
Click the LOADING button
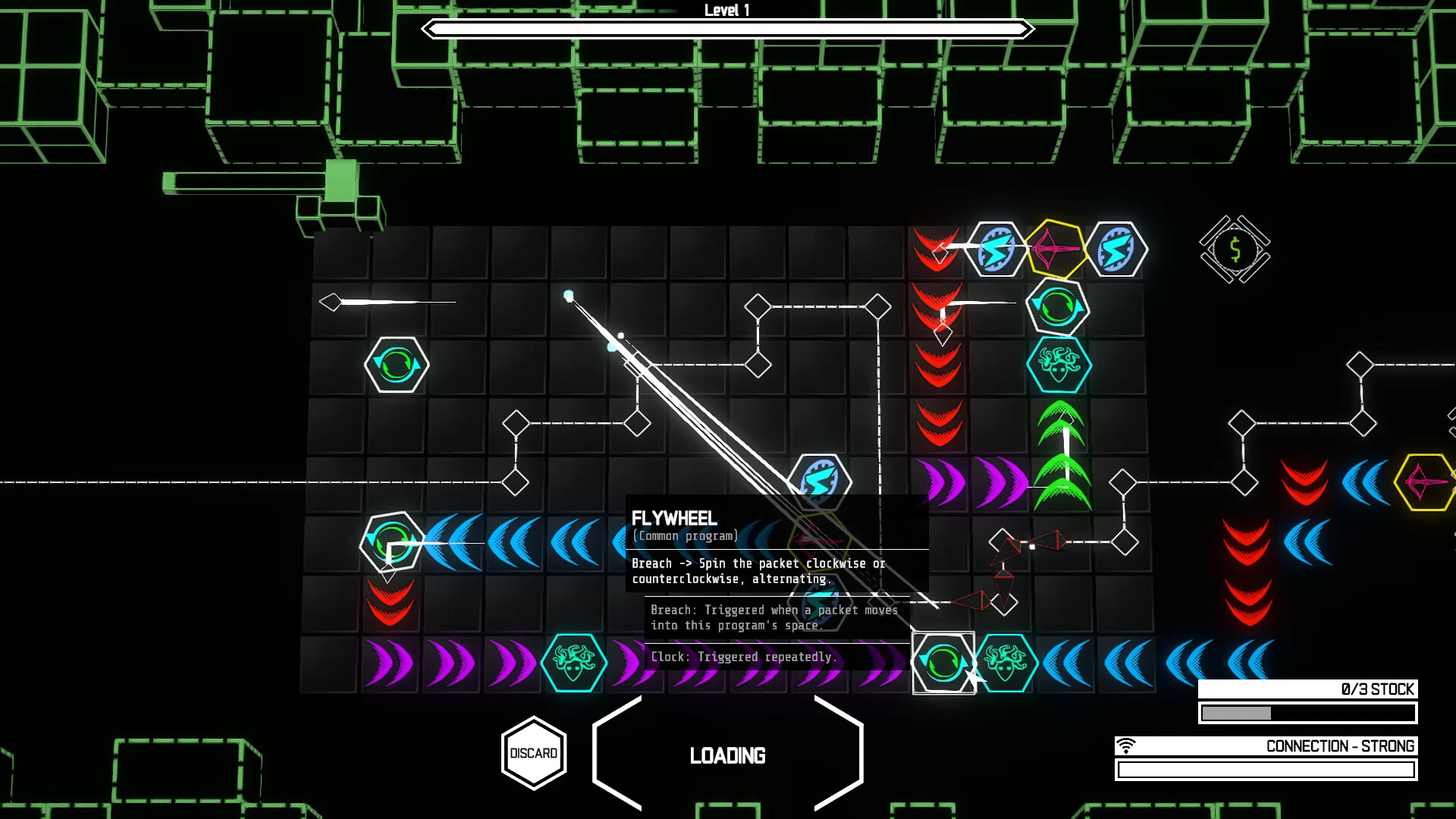pyautogui.click(x=728, y=755)
